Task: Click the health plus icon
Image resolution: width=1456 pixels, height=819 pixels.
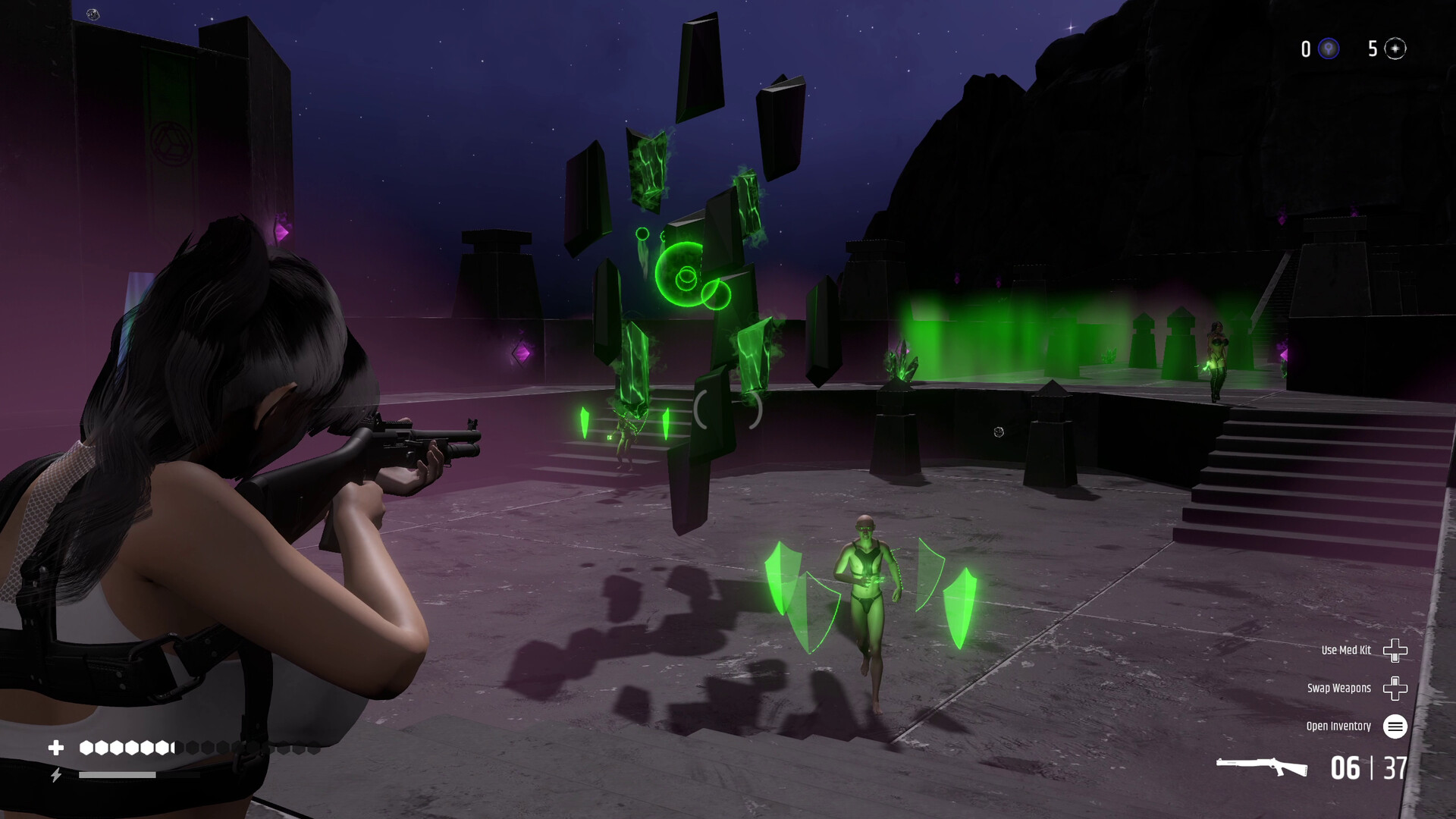Action: pos(57,747)
